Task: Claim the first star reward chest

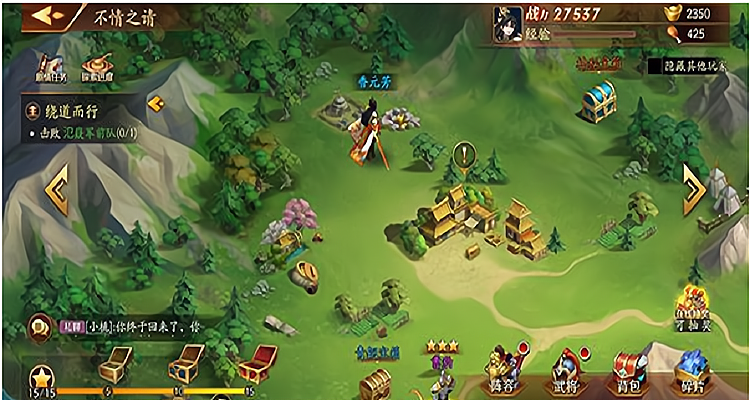Action: pyautogui.click(x=112, y=365)
